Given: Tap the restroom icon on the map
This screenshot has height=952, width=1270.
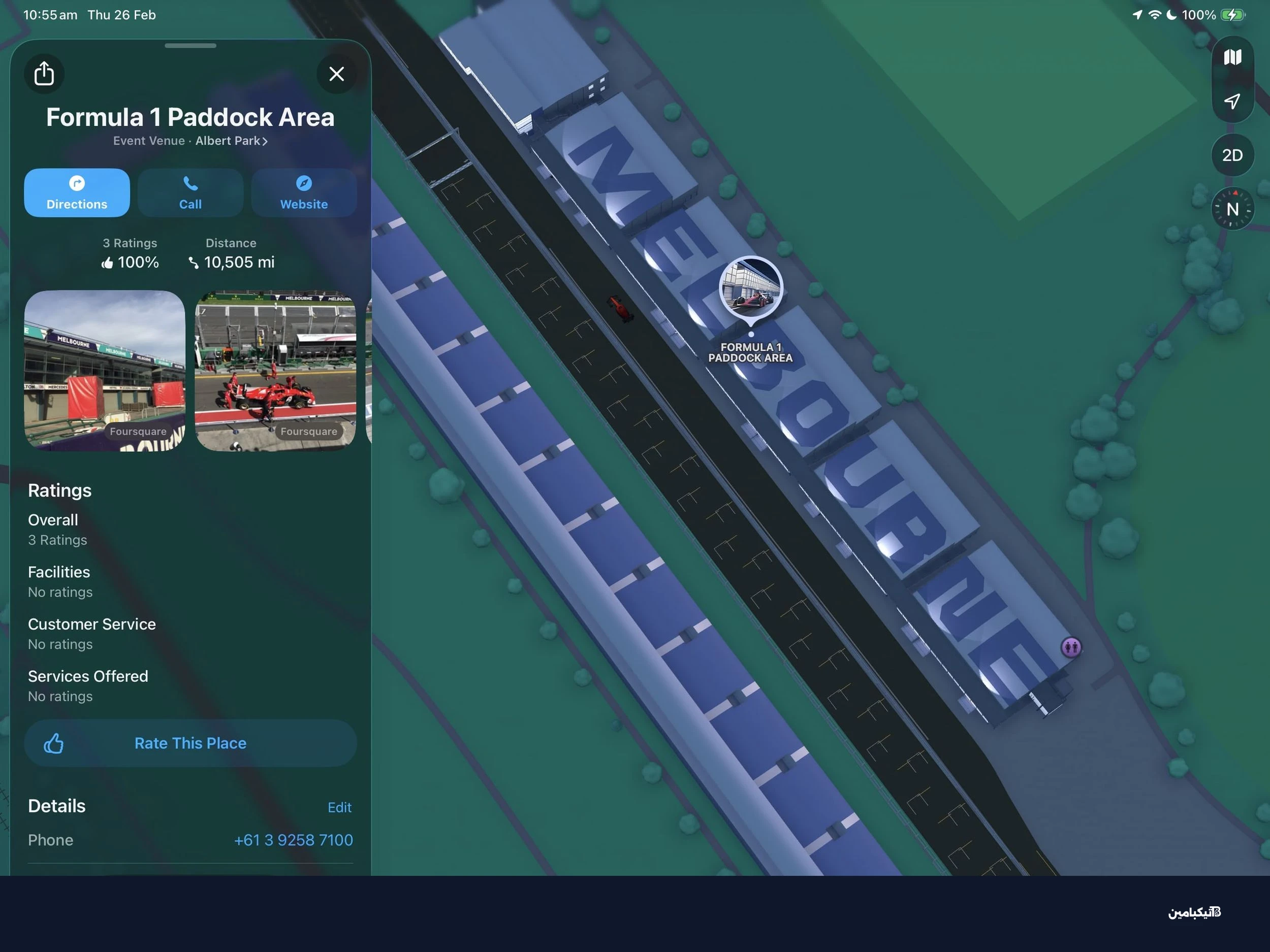Looking at the screenshot, I should tap(1071, 647).
